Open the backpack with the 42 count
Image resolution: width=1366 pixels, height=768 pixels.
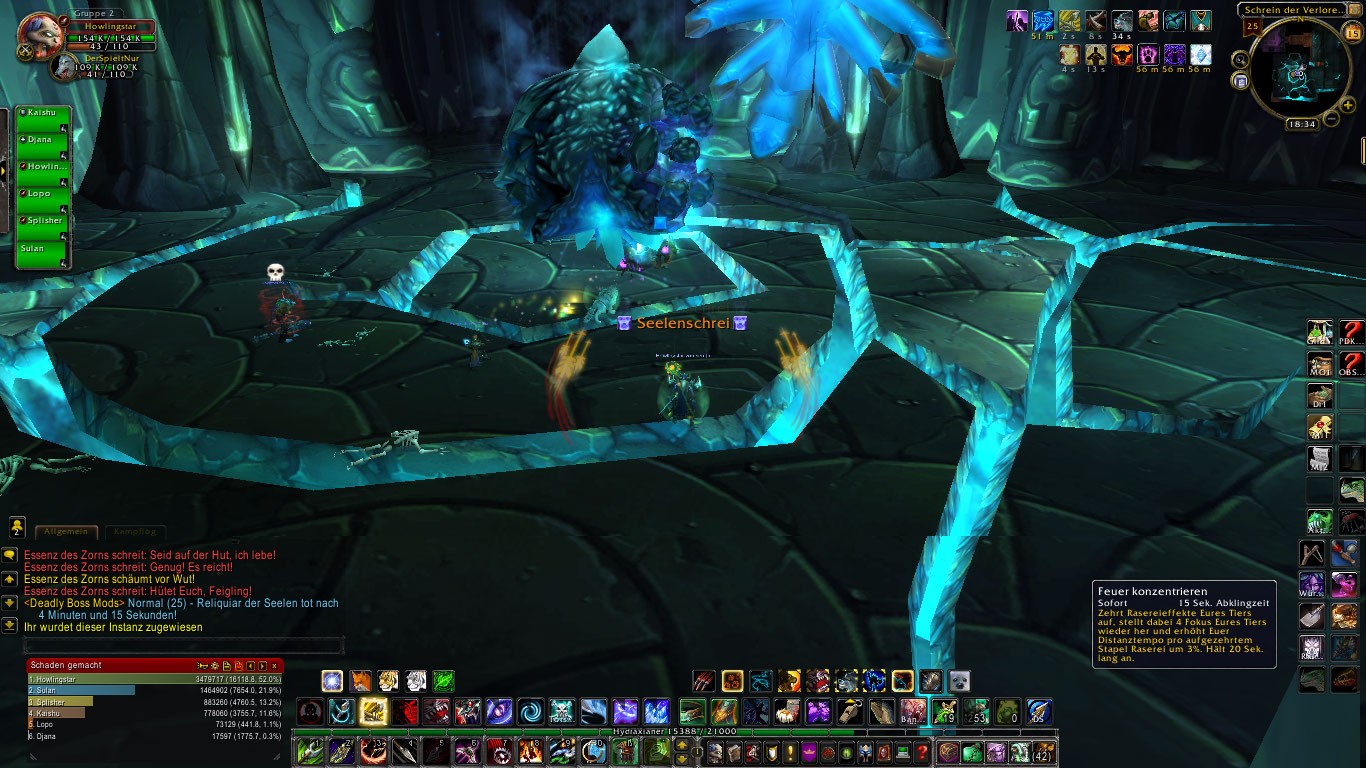(1044, 752)
